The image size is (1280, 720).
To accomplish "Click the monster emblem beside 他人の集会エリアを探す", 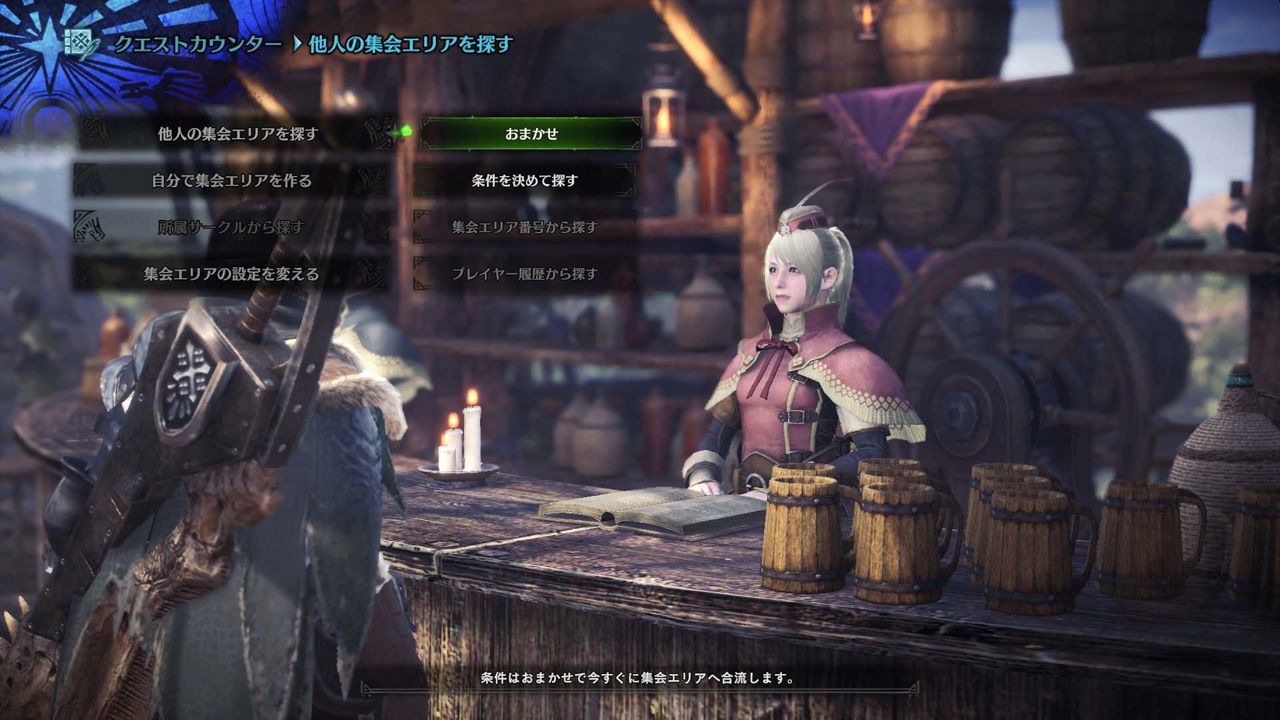I will (x=95, y=131).
